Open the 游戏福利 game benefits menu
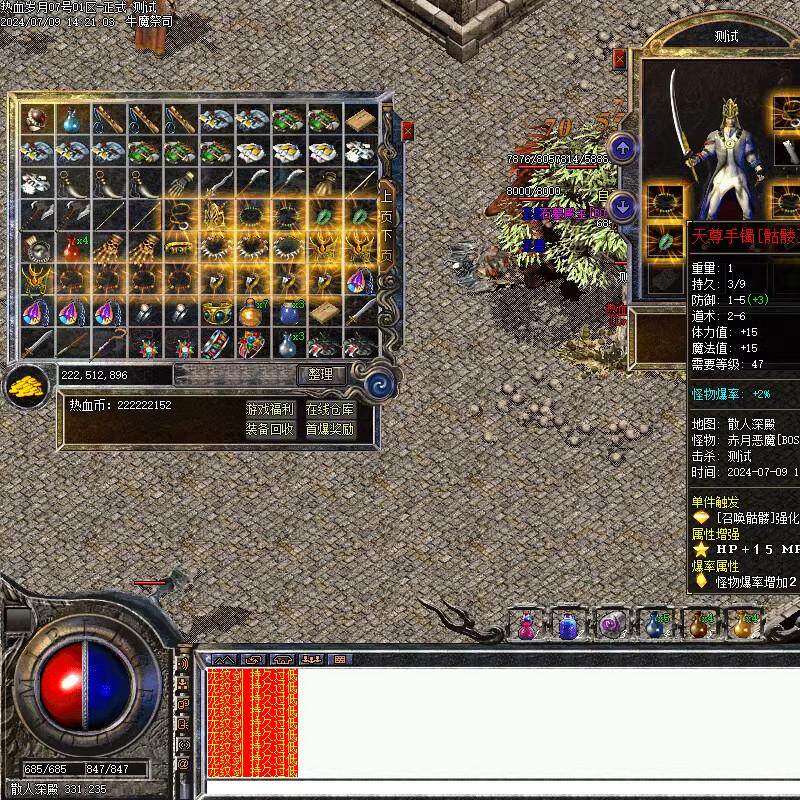This screenshot has height=800, width=800. click(270, 409)
